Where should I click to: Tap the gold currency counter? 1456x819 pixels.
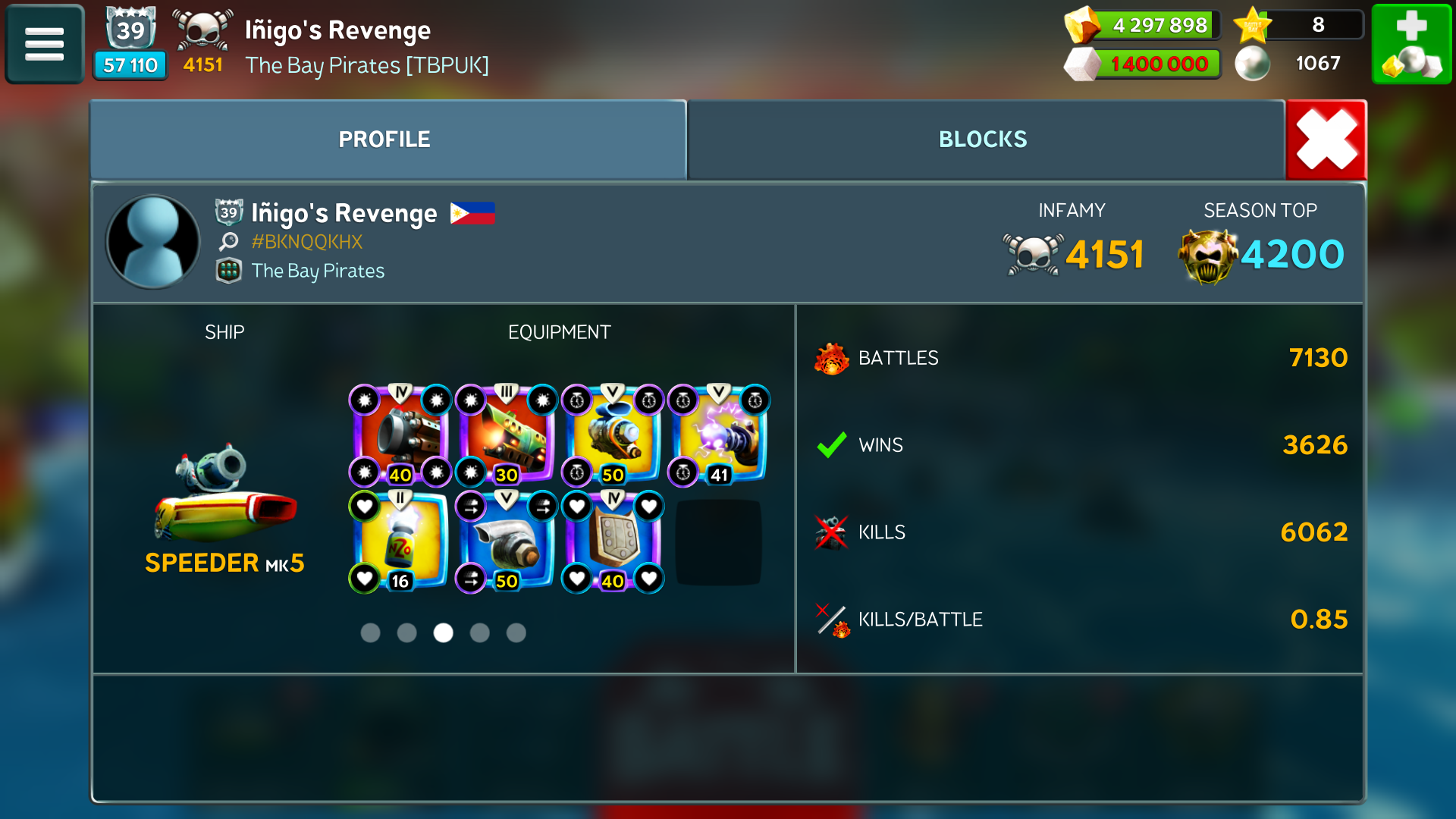coord(1144,25)
